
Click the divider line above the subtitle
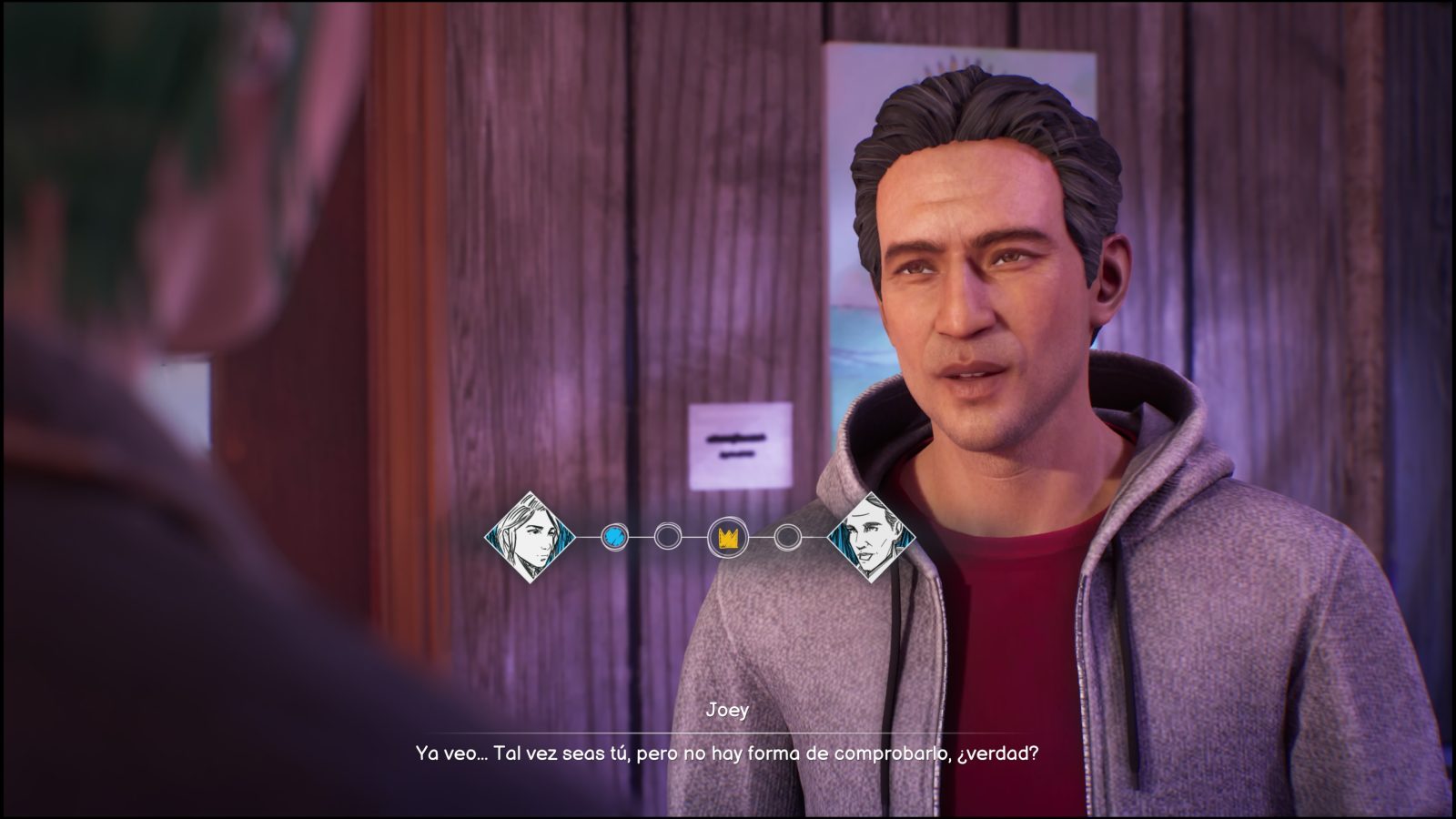tap(728, 732)
